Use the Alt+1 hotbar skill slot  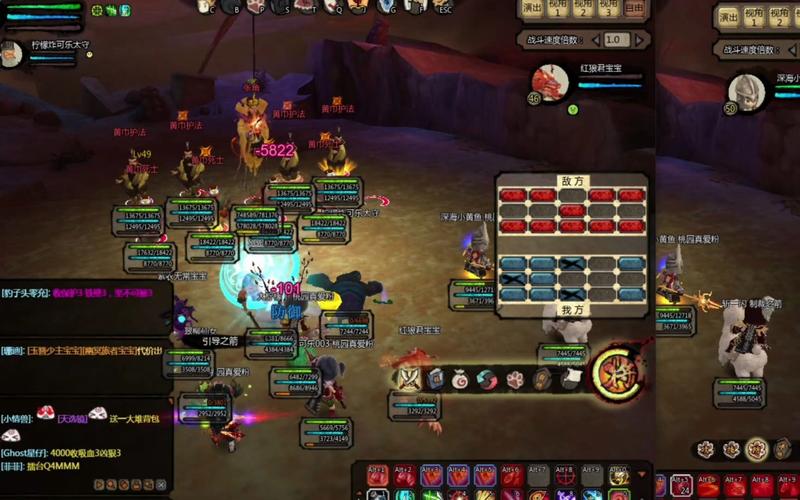(377, 474)
